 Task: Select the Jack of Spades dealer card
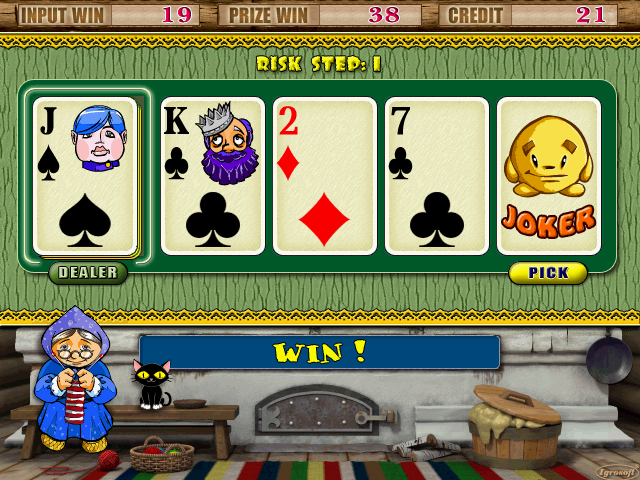click(x=85, y=176)
